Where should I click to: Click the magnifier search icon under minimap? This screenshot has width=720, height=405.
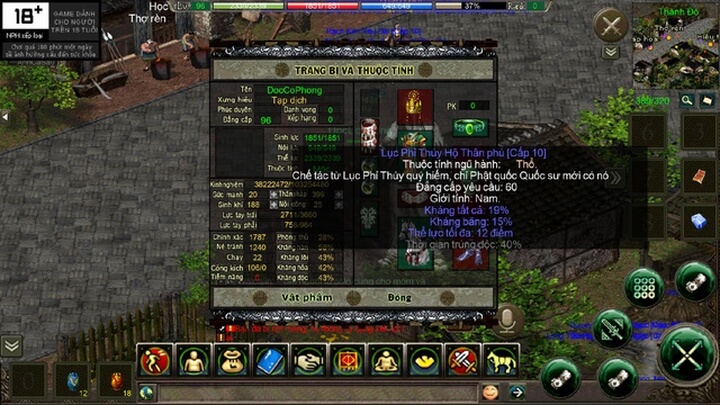coord(688,100)
